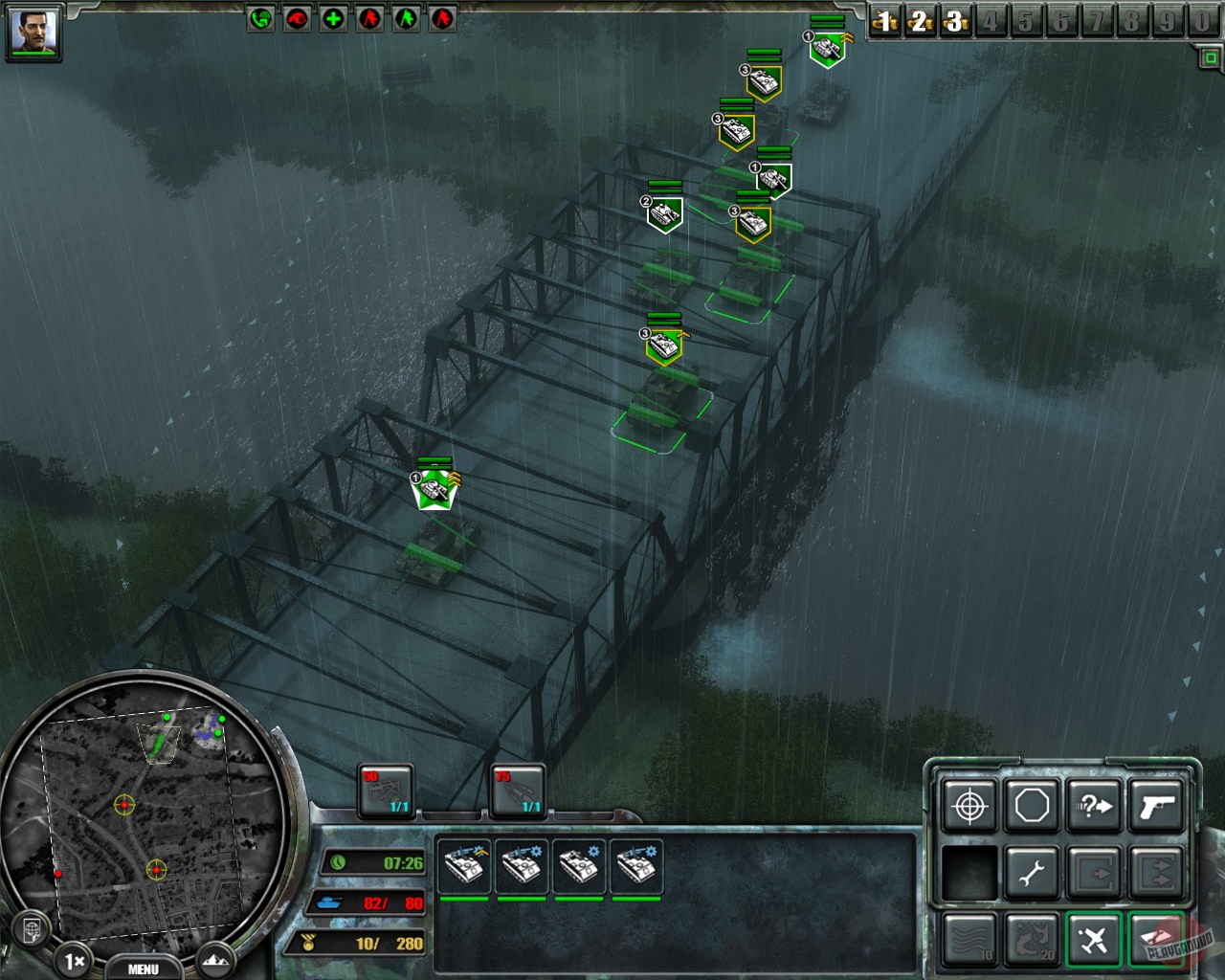
Task: Select the first tank unit portrait
Action: 465,864
